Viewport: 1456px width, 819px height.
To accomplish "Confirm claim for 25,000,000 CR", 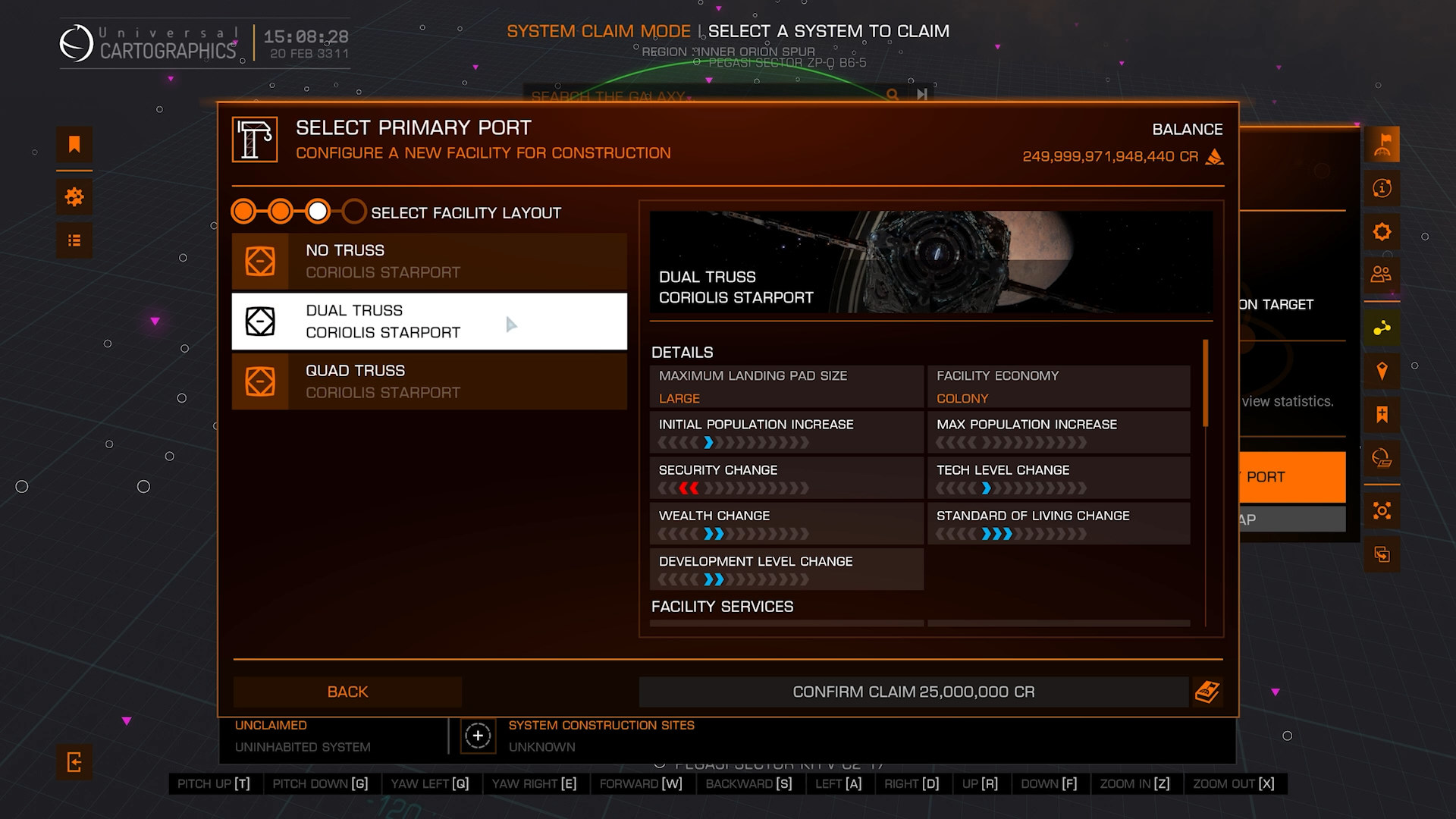I will 913,692.
